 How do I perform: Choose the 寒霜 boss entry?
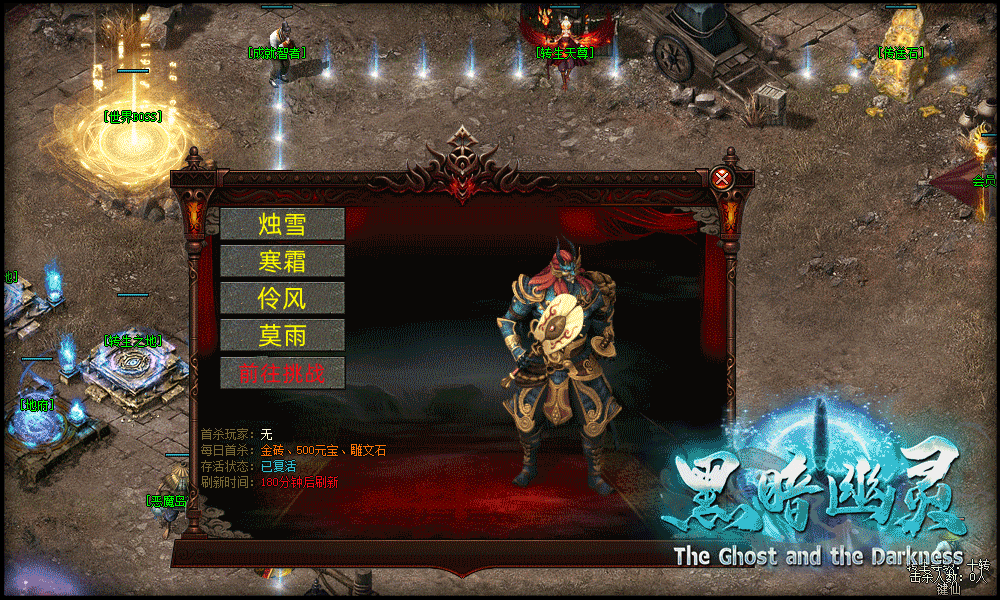tap(282, 261)
